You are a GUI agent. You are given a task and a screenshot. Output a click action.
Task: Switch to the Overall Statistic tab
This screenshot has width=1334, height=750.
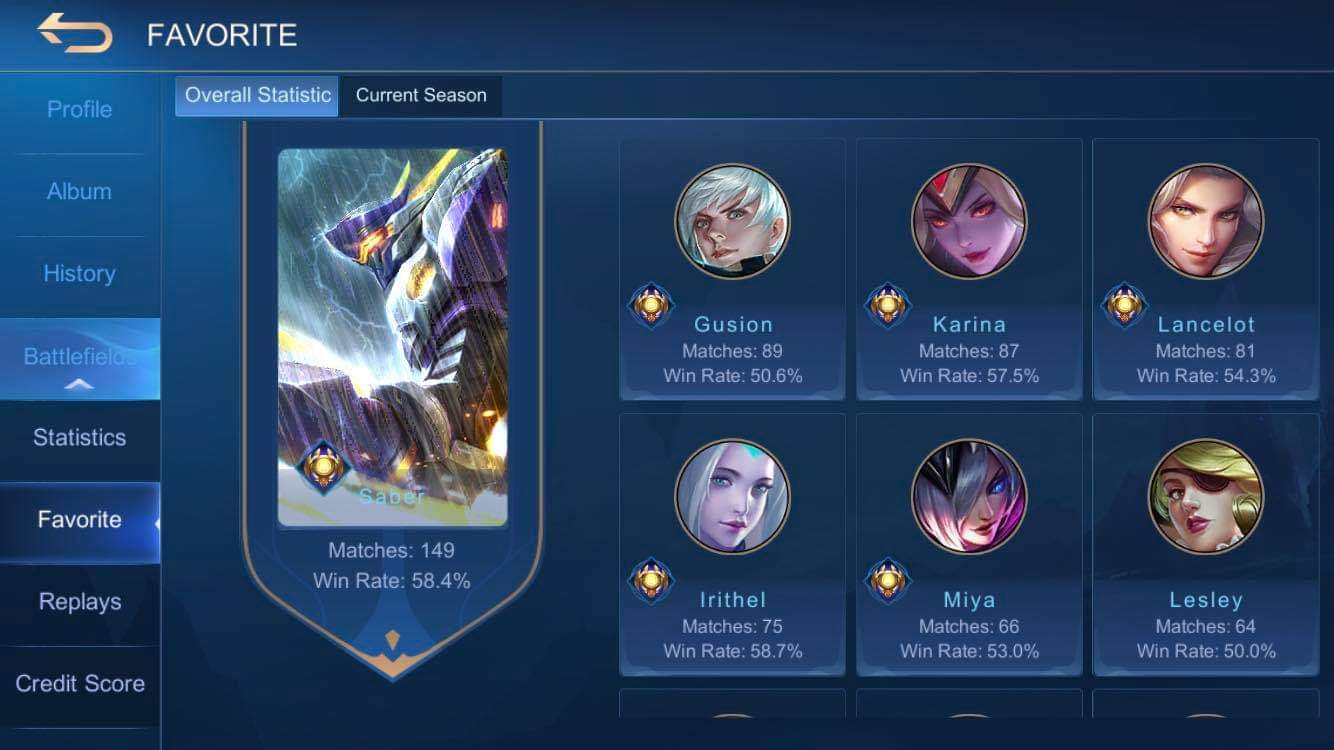coord(256,95)
